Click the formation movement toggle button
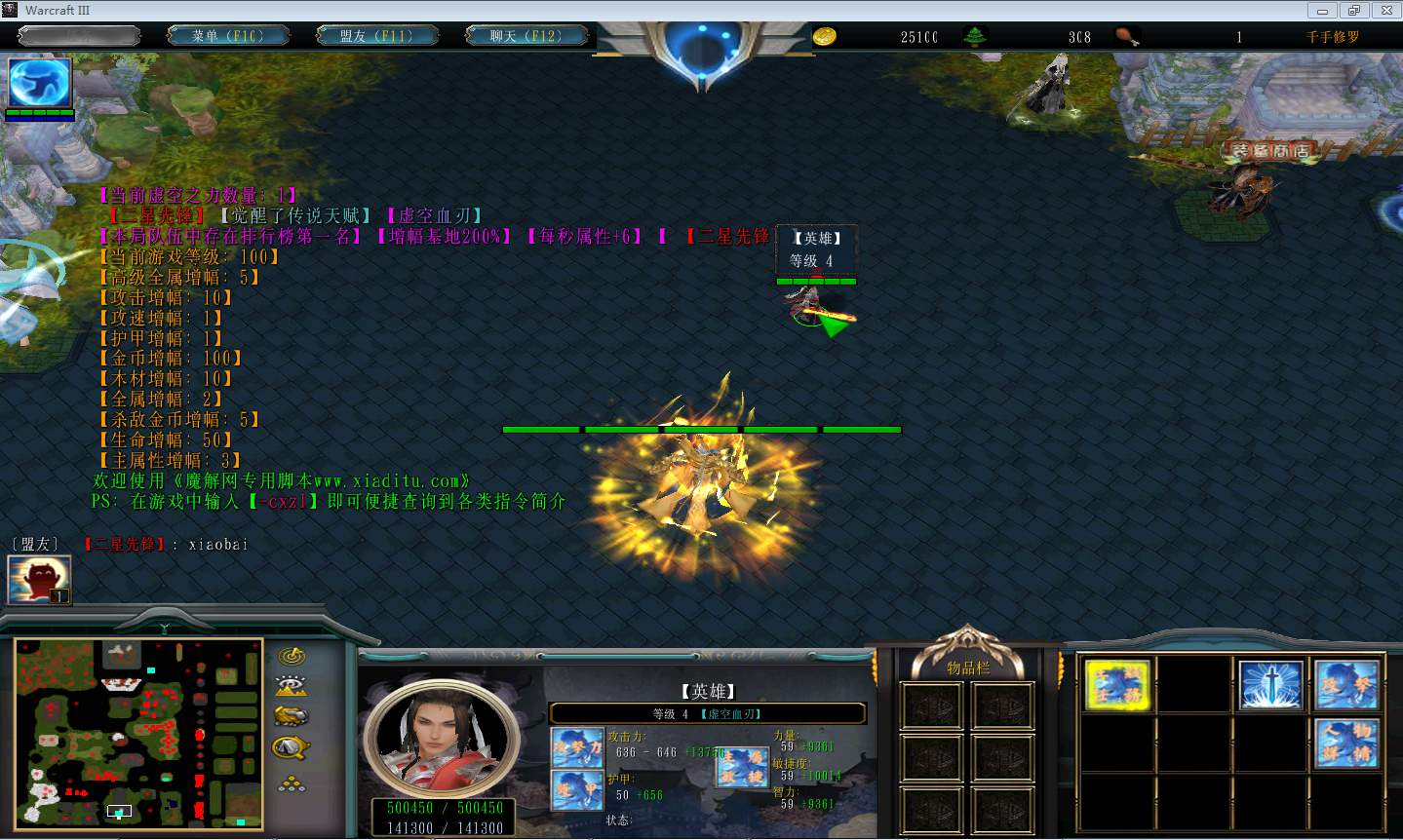 (x=291, y=783)
